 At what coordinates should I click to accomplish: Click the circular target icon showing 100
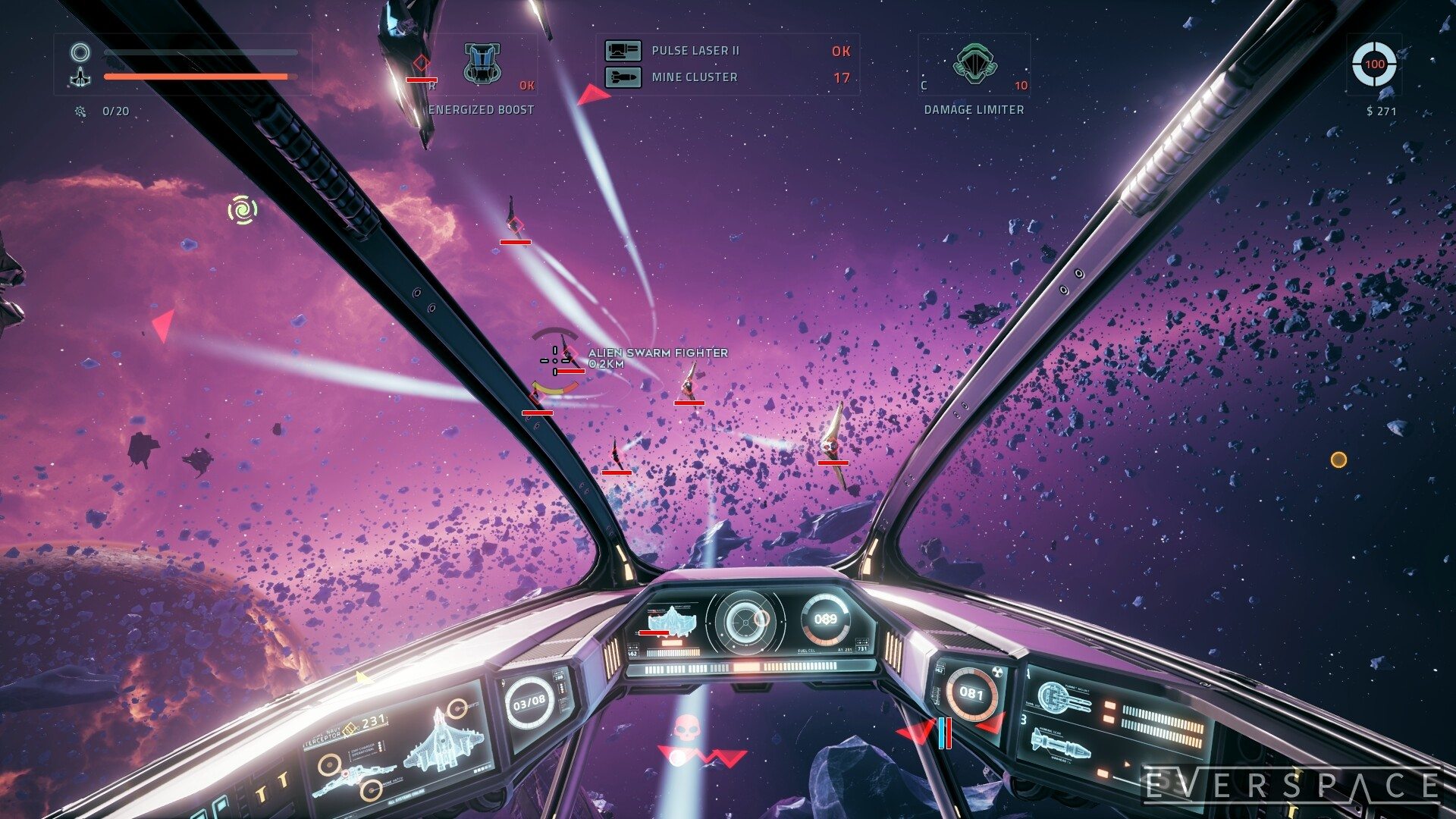[1374, 64]
